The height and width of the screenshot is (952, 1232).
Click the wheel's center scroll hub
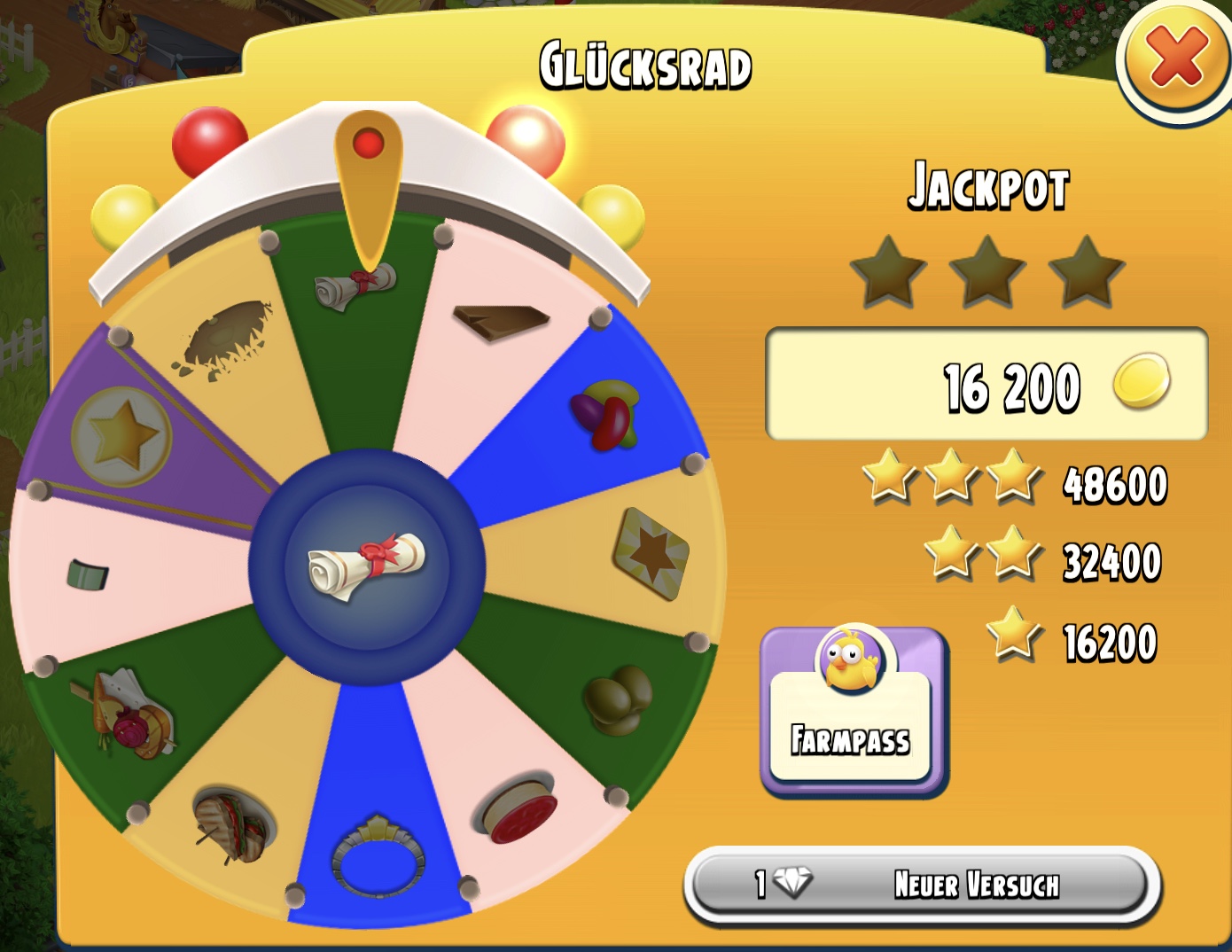tap(367, 566)
